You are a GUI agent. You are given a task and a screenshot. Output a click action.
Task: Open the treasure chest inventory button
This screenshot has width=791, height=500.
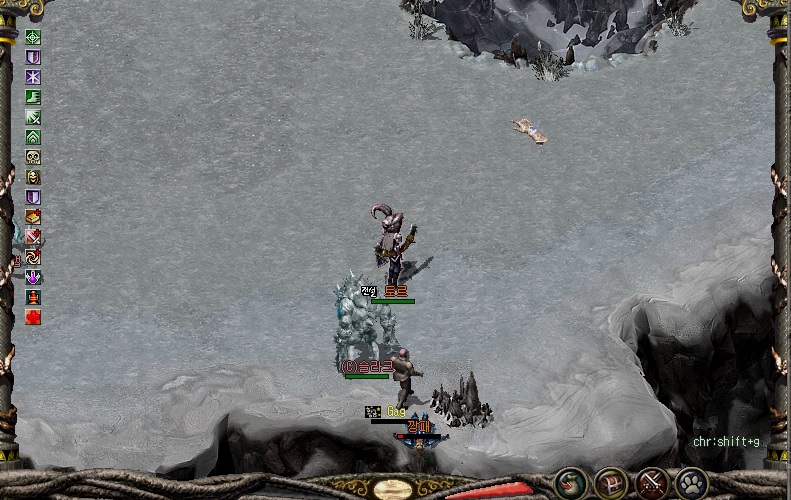coord(611,483)
